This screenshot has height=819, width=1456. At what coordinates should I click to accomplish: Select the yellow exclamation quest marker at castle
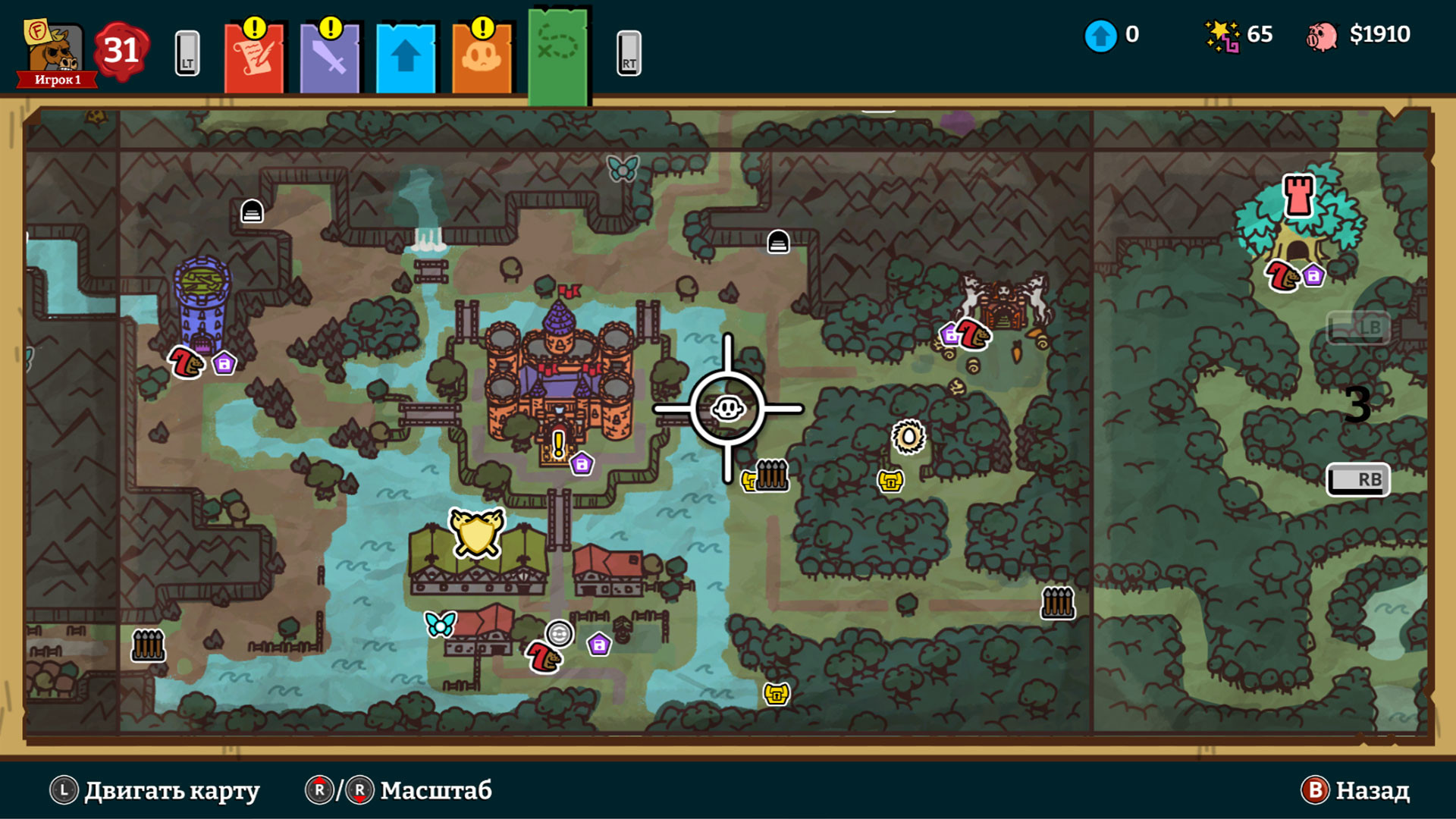click(x=559, y=444)
